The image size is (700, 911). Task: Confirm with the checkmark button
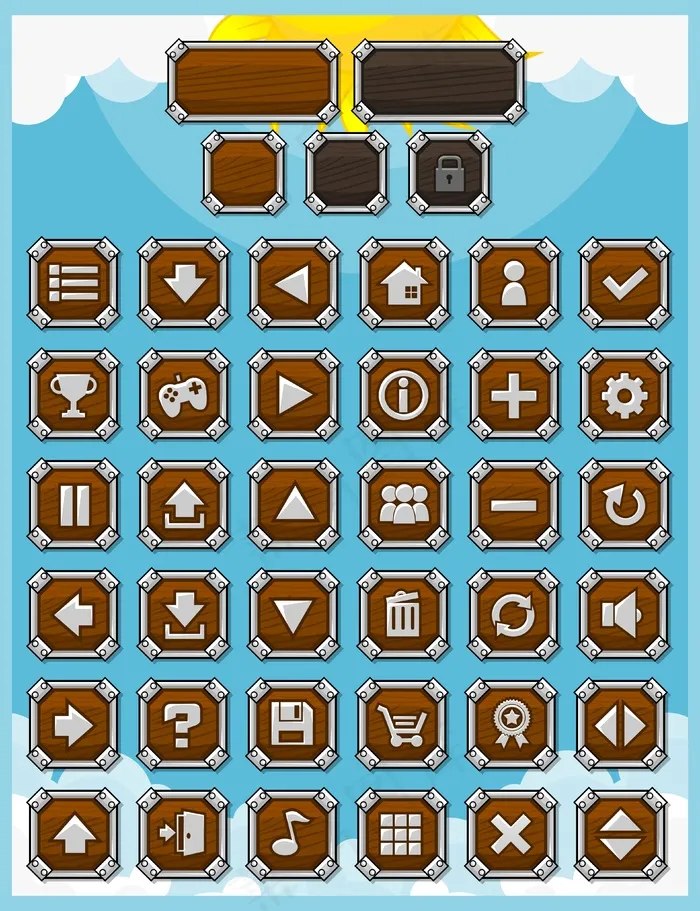coord(624,284)
